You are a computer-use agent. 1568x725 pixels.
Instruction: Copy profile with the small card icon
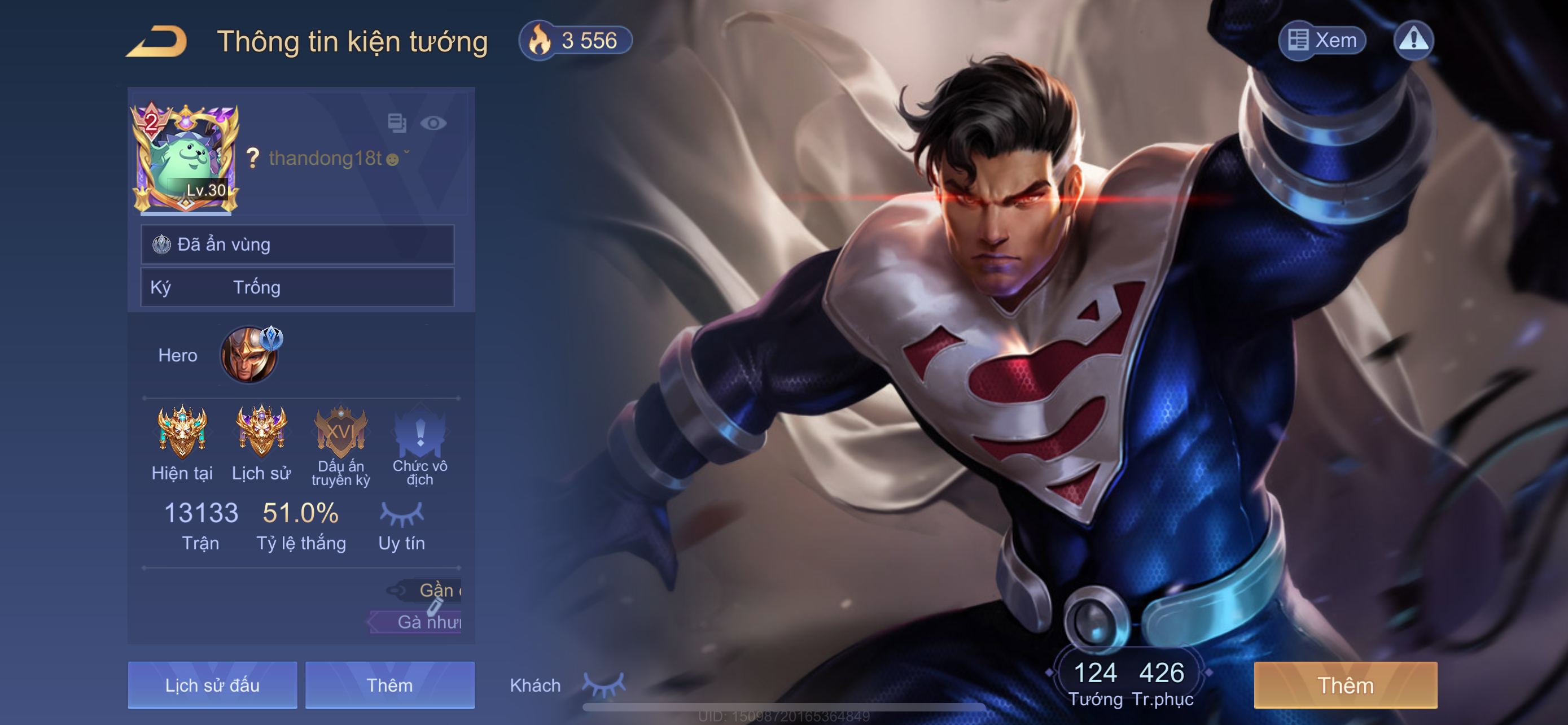click(397, 123)
